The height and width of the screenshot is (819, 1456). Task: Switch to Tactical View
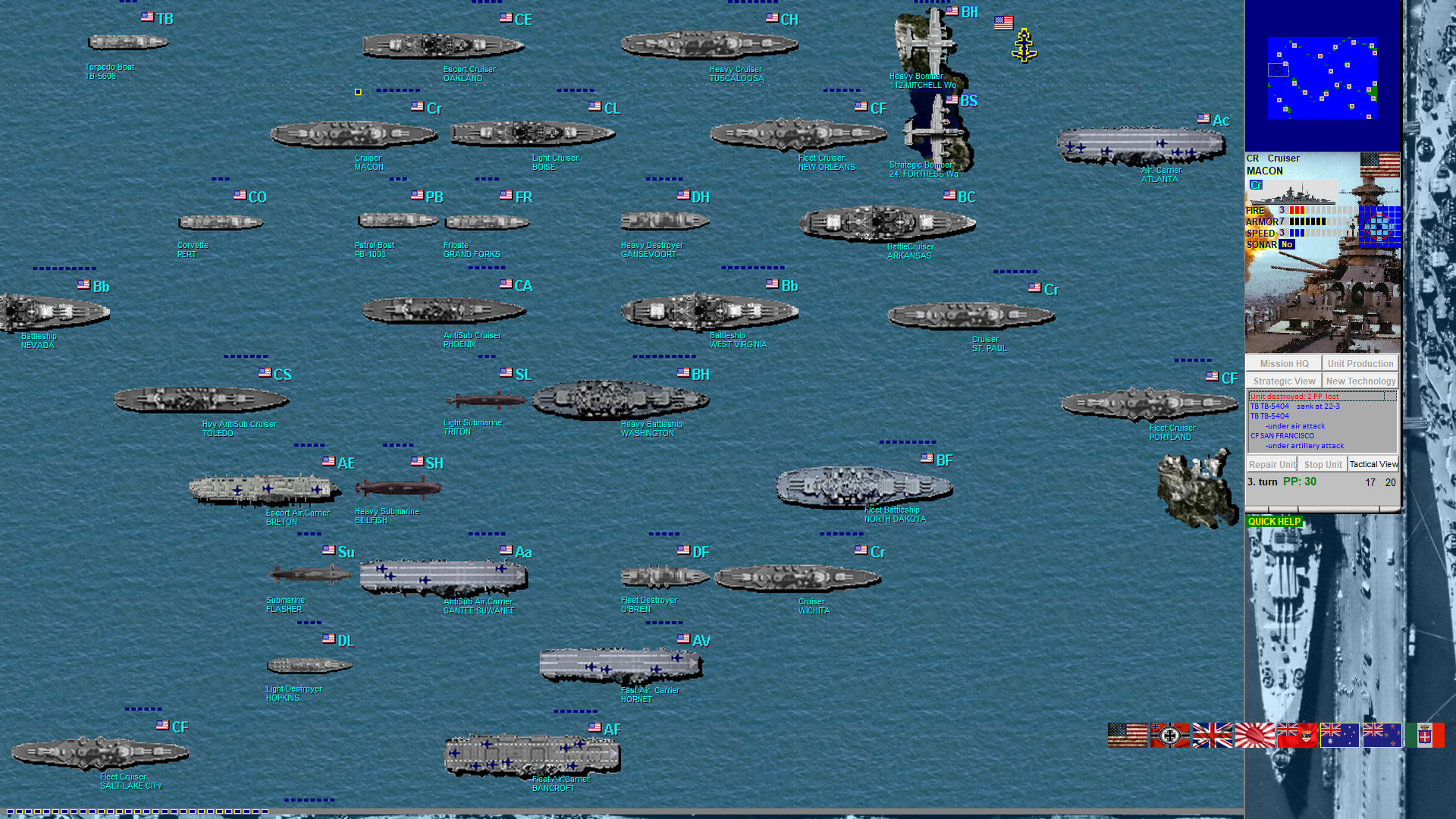pos(1373,464)
